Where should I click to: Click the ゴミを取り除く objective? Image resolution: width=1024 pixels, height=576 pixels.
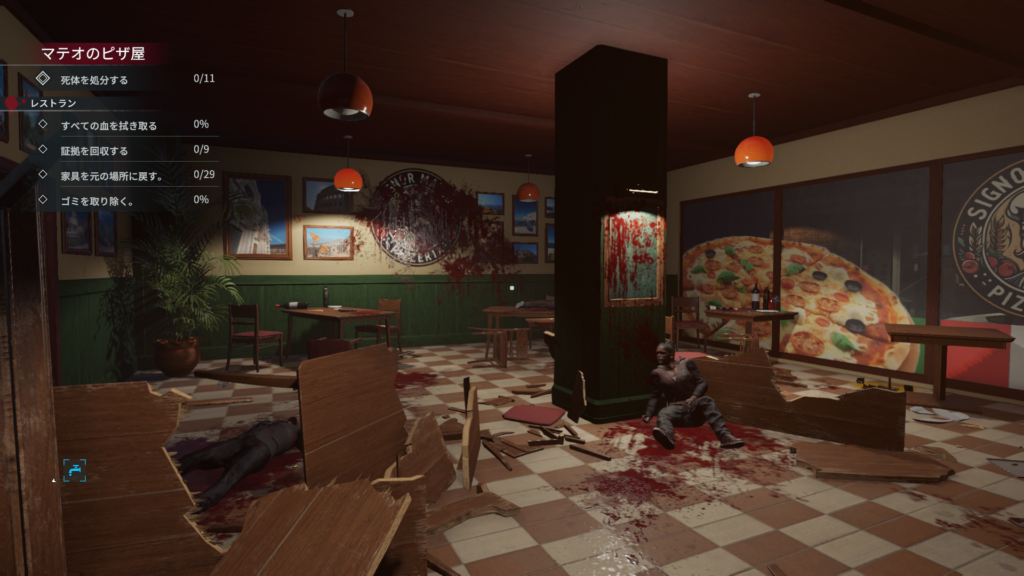pyautogui.click(x=97, y=201)
